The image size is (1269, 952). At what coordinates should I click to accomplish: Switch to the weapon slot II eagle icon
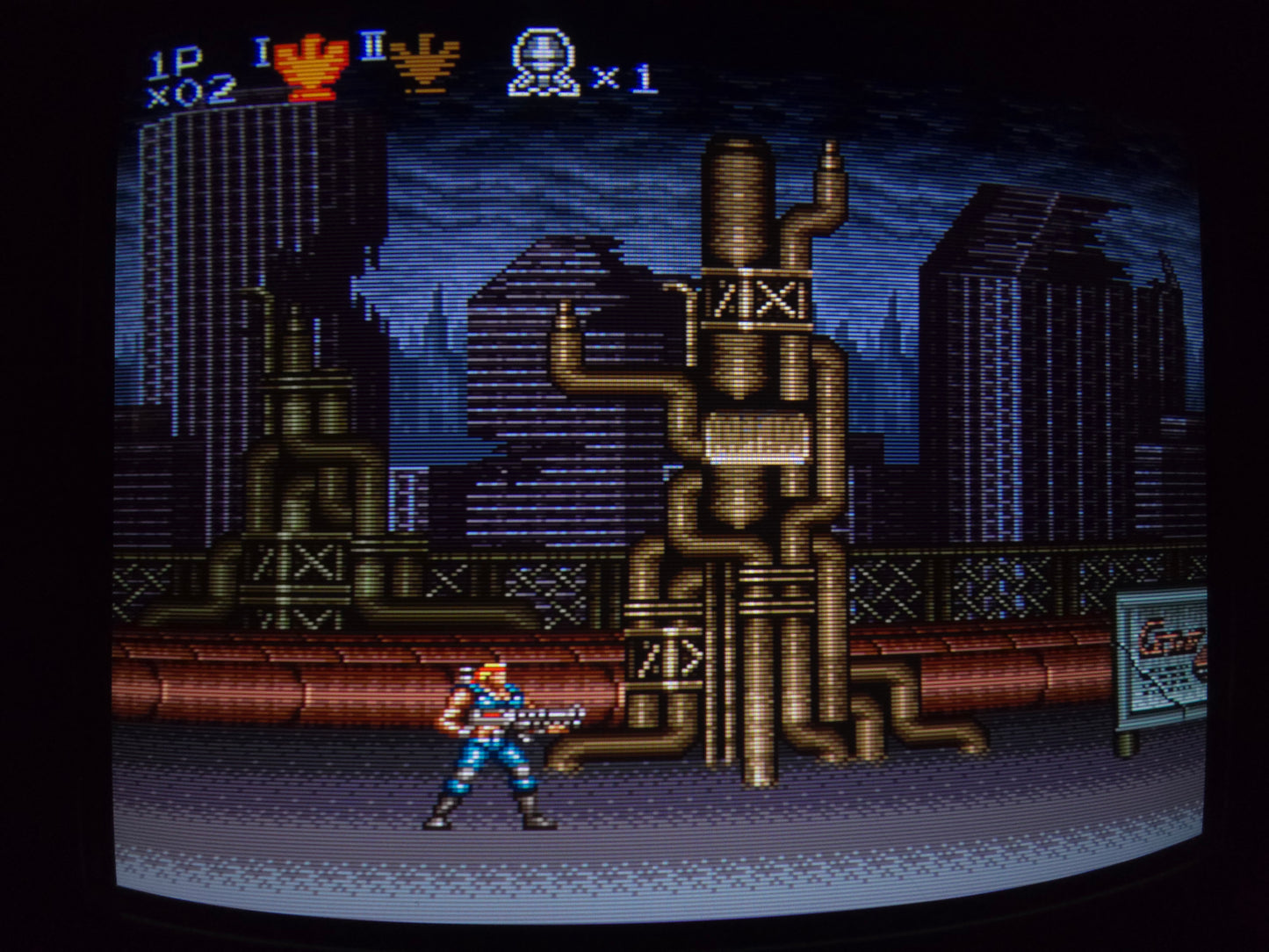424,65
